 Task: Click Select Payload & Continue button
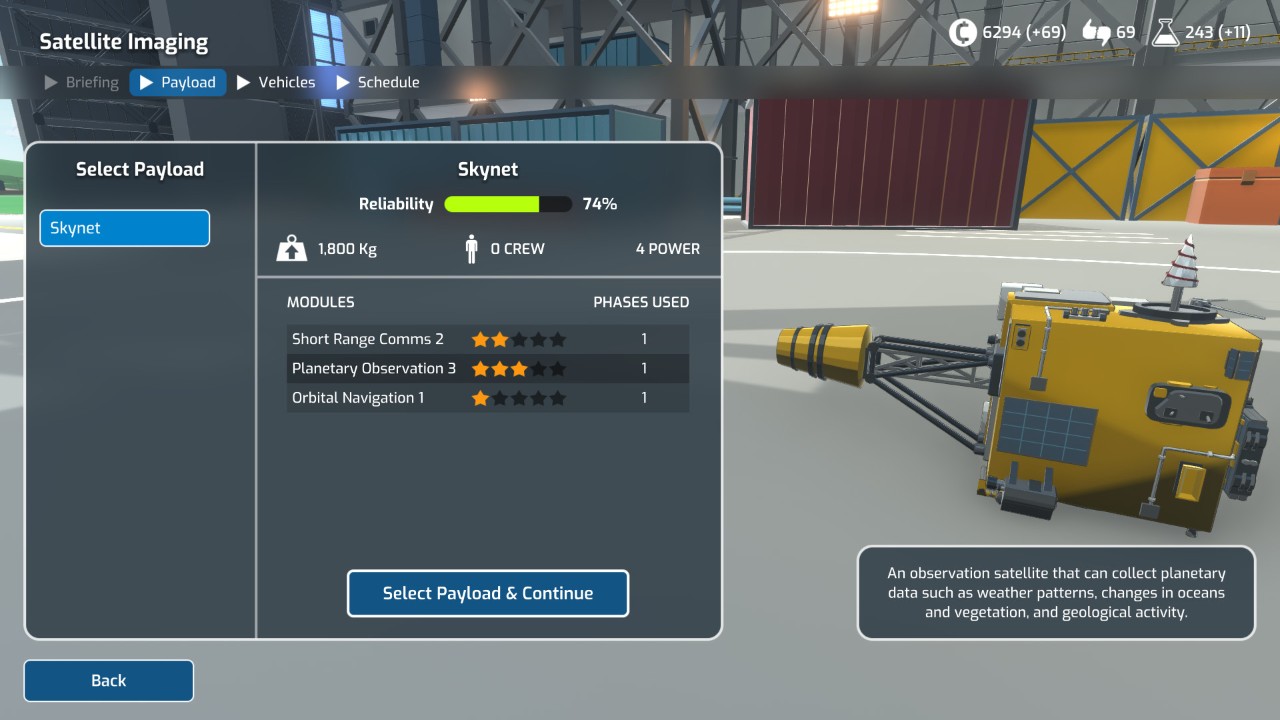tap(487, 593)
